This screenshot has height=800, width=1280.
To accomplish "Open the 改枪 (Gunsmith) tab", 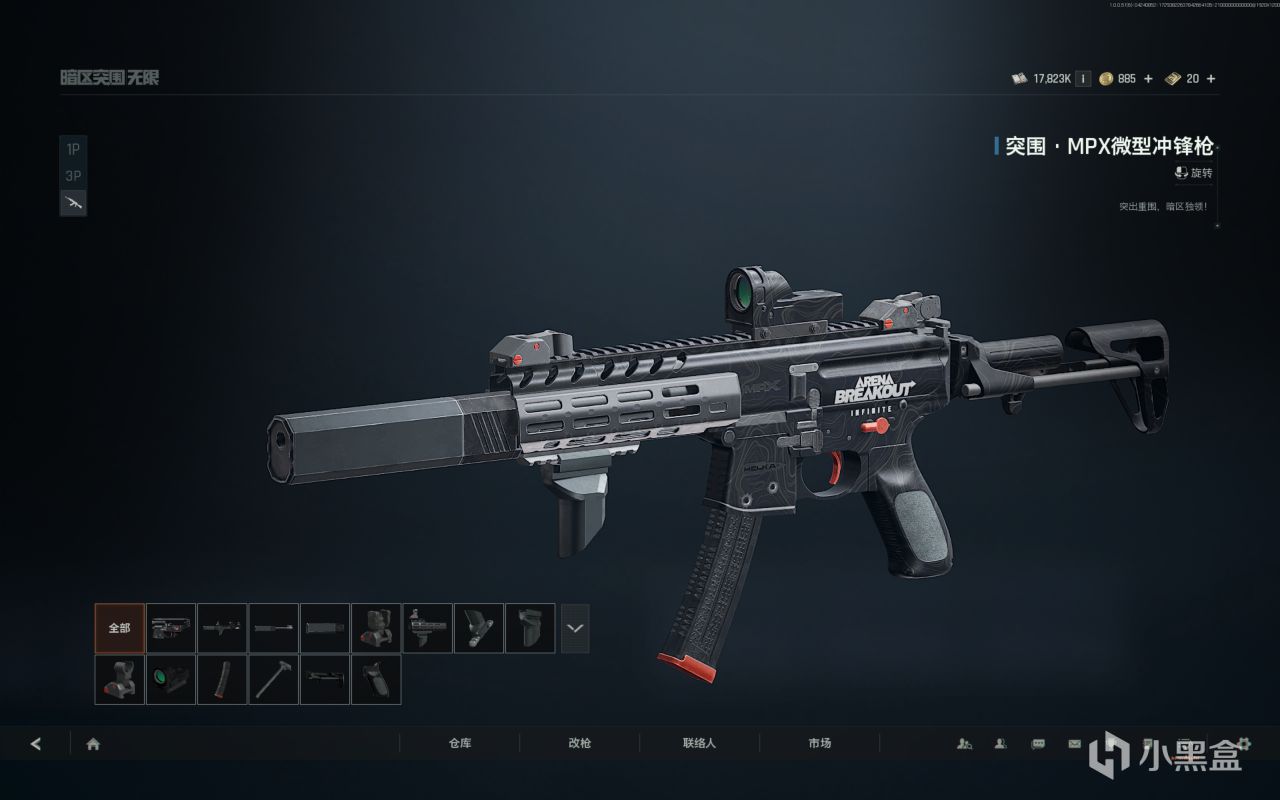I will pyautogui.click(x=580, y=744).
